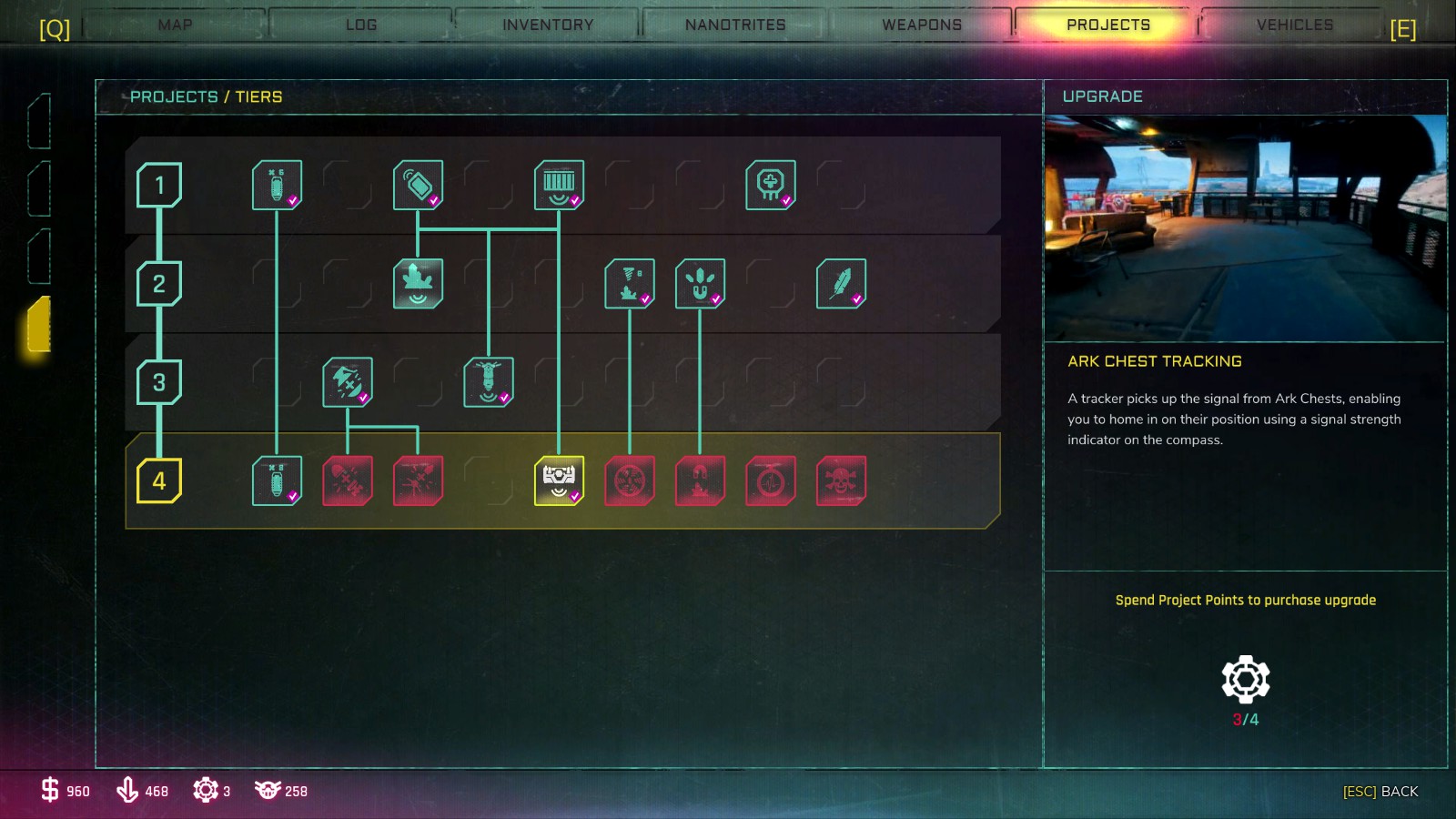Select the x6 ammo capacity upgrade in tier 1
Image resolution: width=1456 pixels, height=819 pixels.
pyautogui.click(x=278, y=185)
